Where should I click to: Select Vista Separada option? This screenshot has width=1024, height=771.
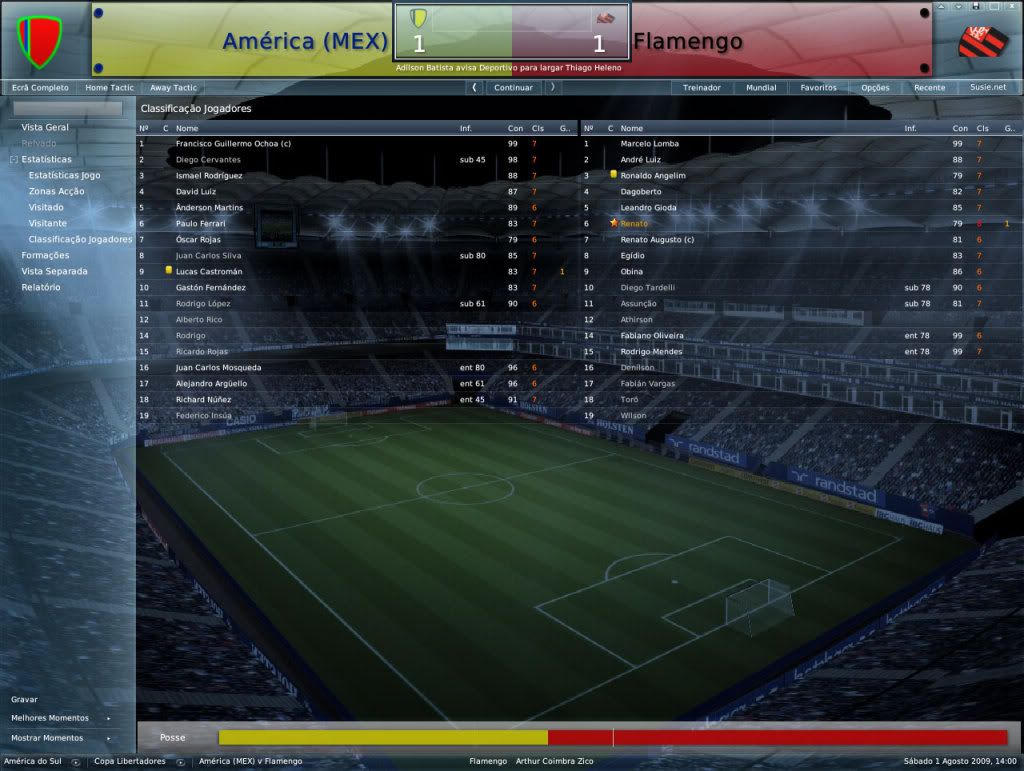54,271
